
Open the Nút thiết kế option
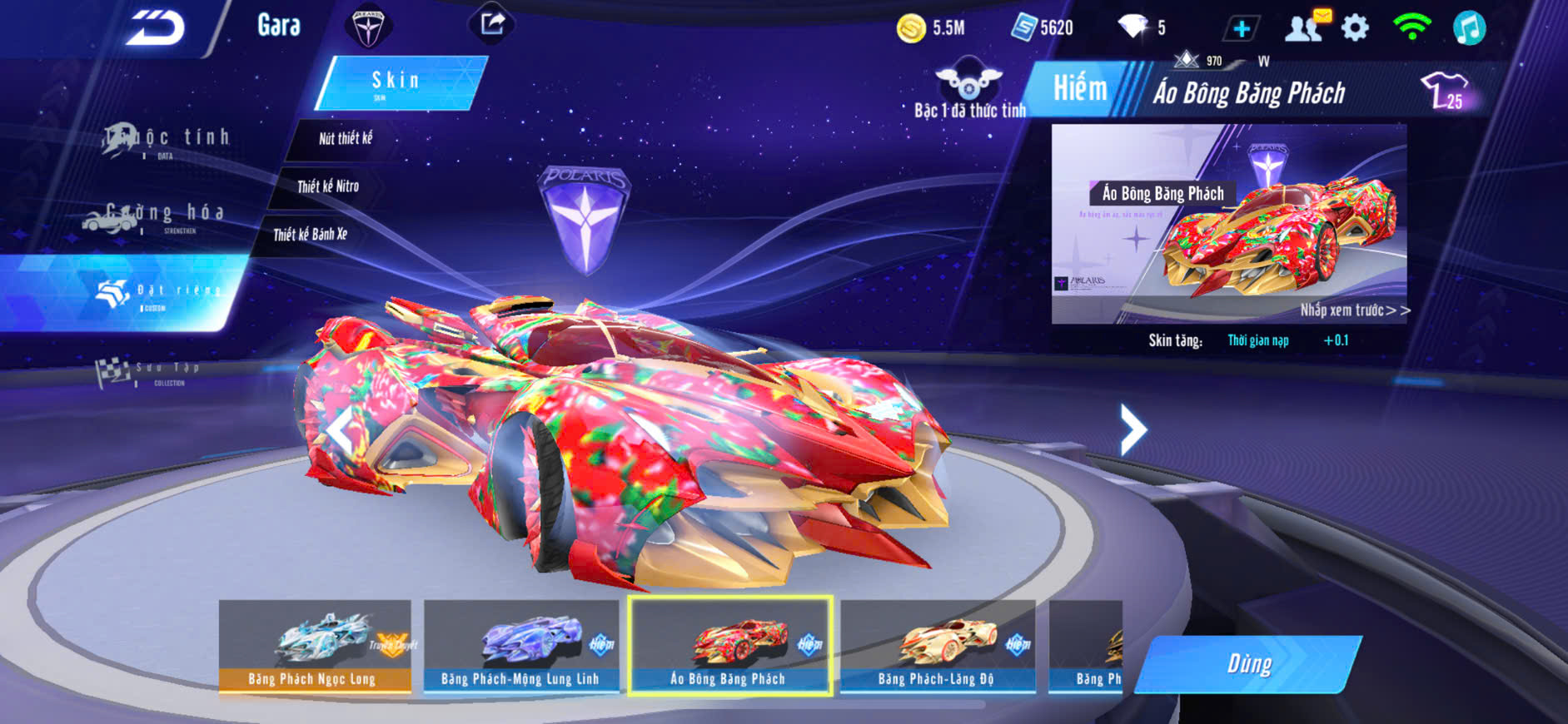click(x=346, y=139)
